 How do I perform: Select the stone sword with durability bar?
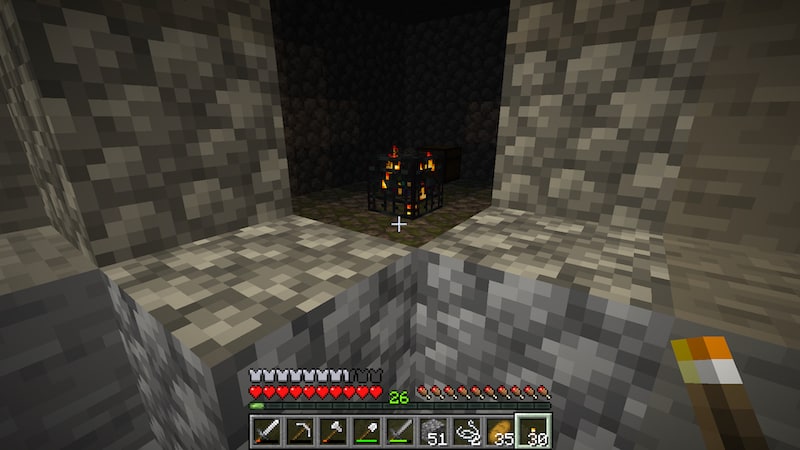pyautogui.click(x=398, y=431)
